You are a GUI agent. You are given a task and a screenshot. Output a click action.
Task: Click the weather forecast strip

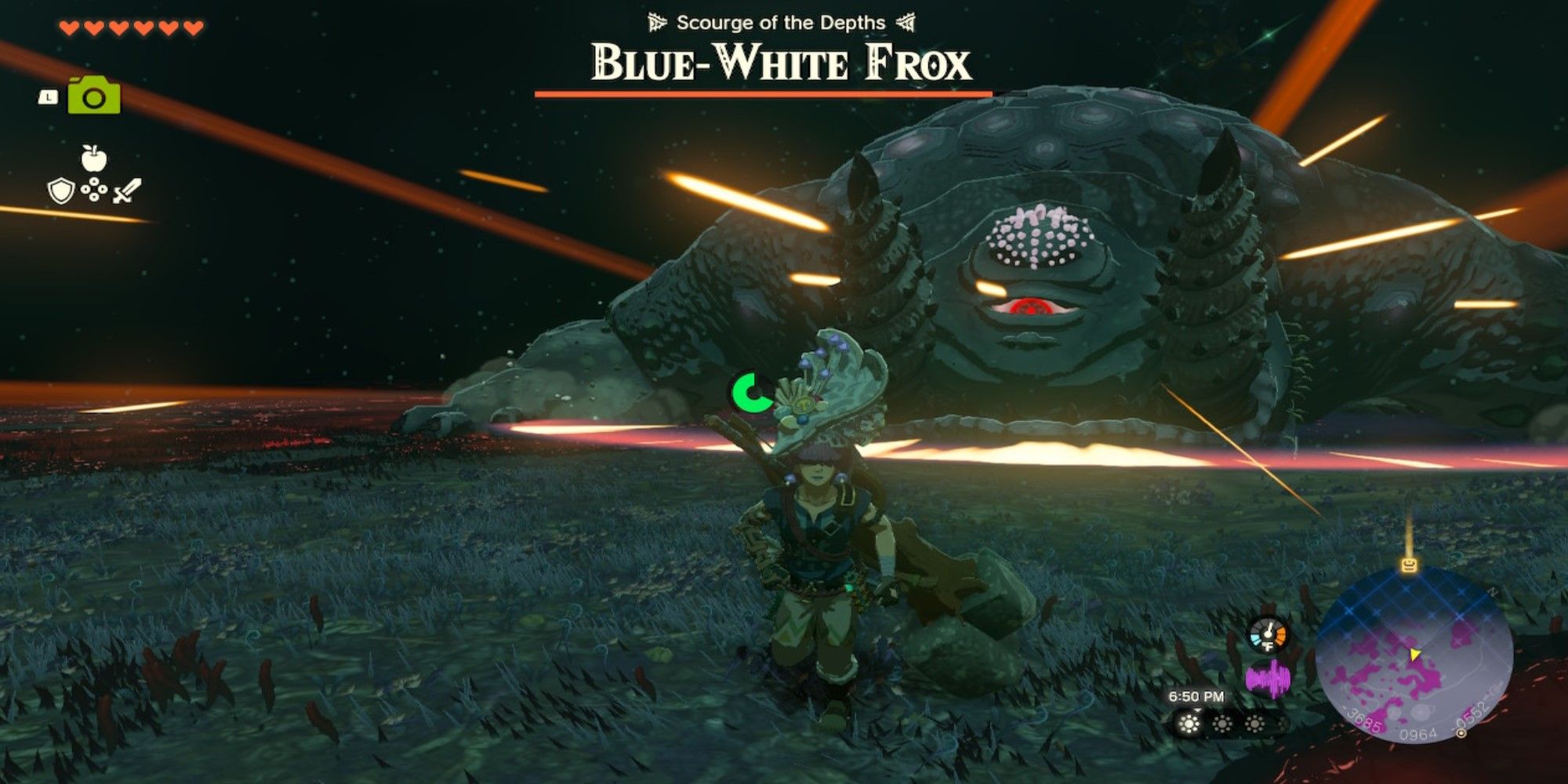1223,723
